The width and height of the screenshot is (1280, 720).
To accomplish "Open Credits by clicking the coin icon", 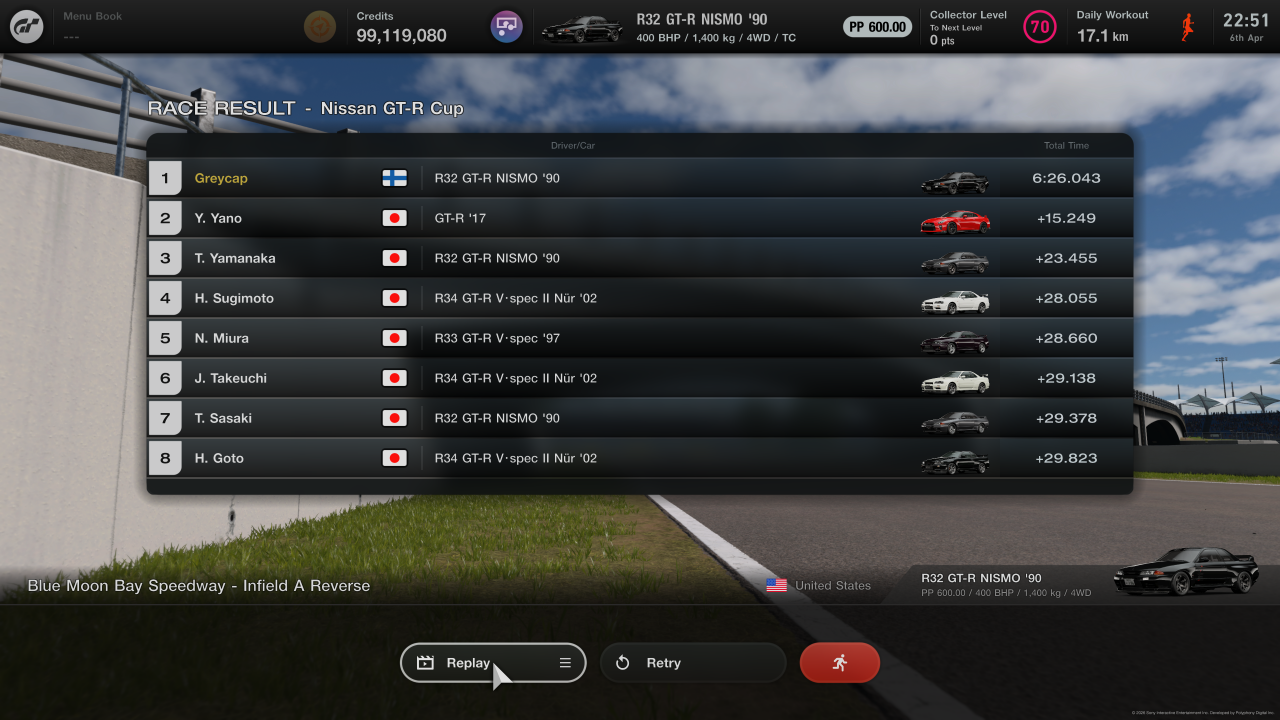I will coord(319,26).
